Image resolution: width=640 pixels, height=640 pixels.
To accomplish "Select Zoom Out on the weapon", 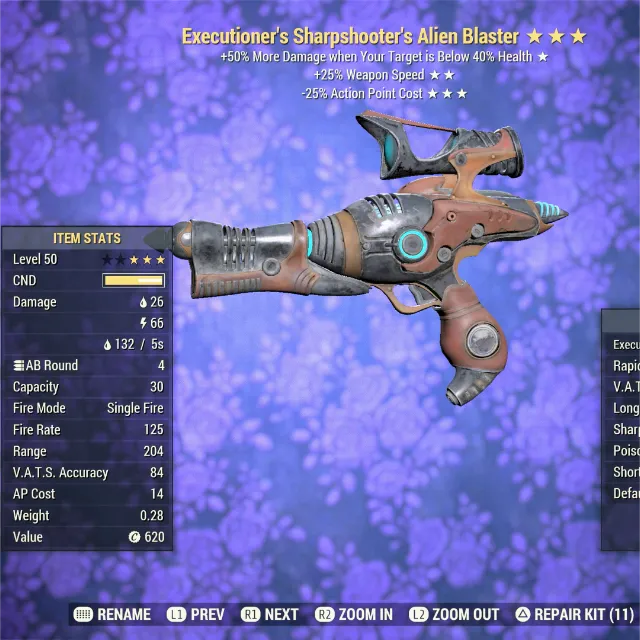I will click(x=455, y=614).
